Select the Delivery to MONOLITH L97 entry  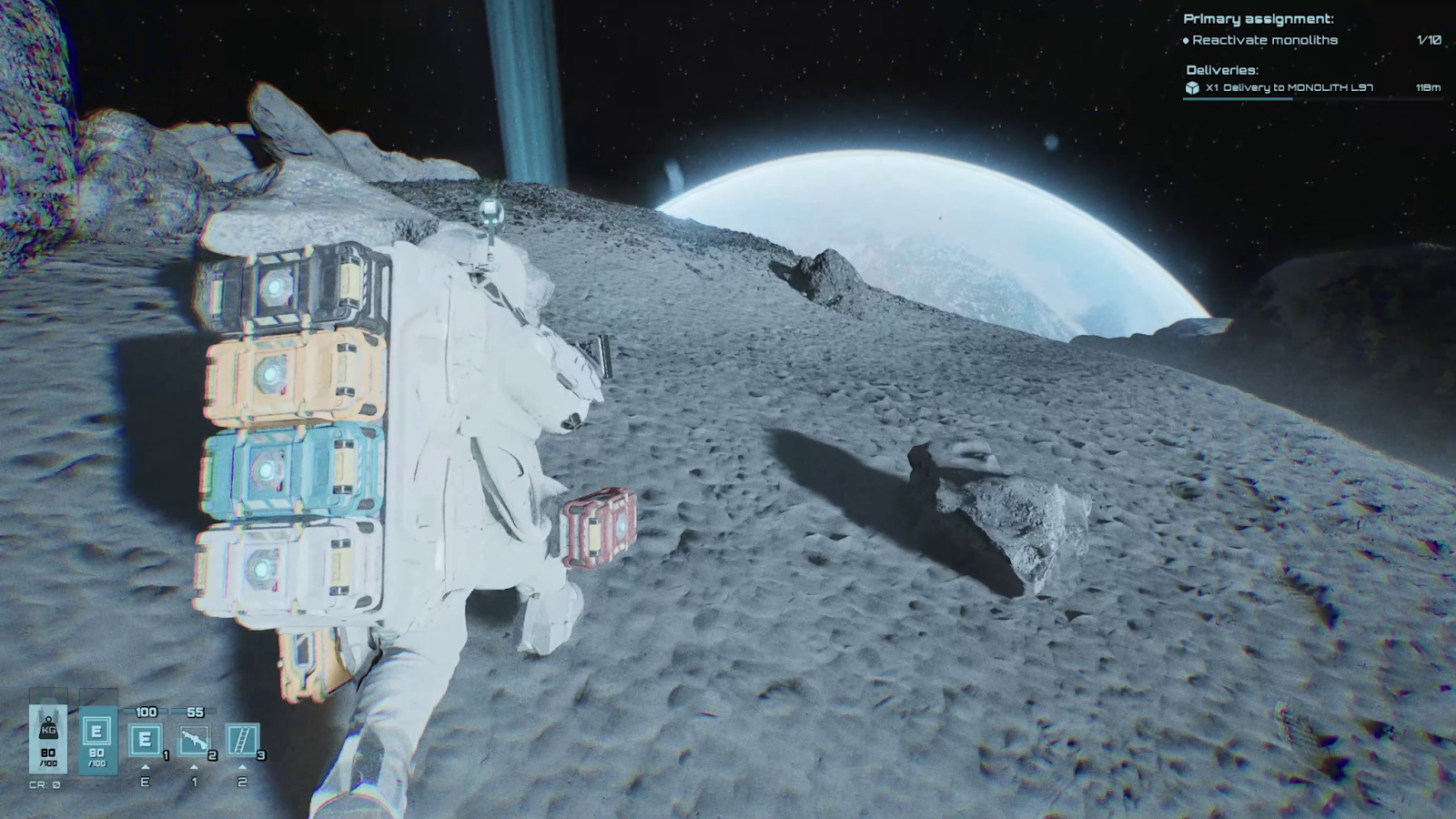pyautogui.click(x=1289, y=88)
